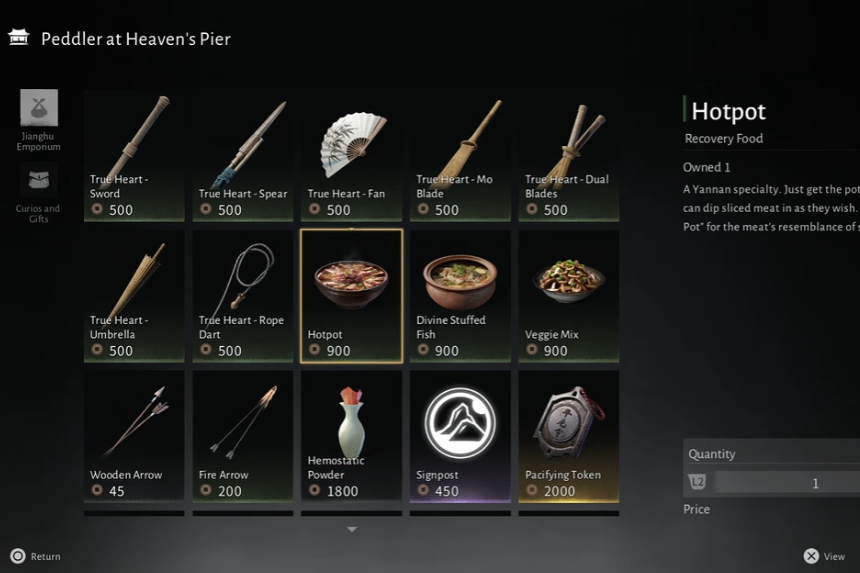
Task: Adjust the purchase Quantity bar
Action: (788, 483)
